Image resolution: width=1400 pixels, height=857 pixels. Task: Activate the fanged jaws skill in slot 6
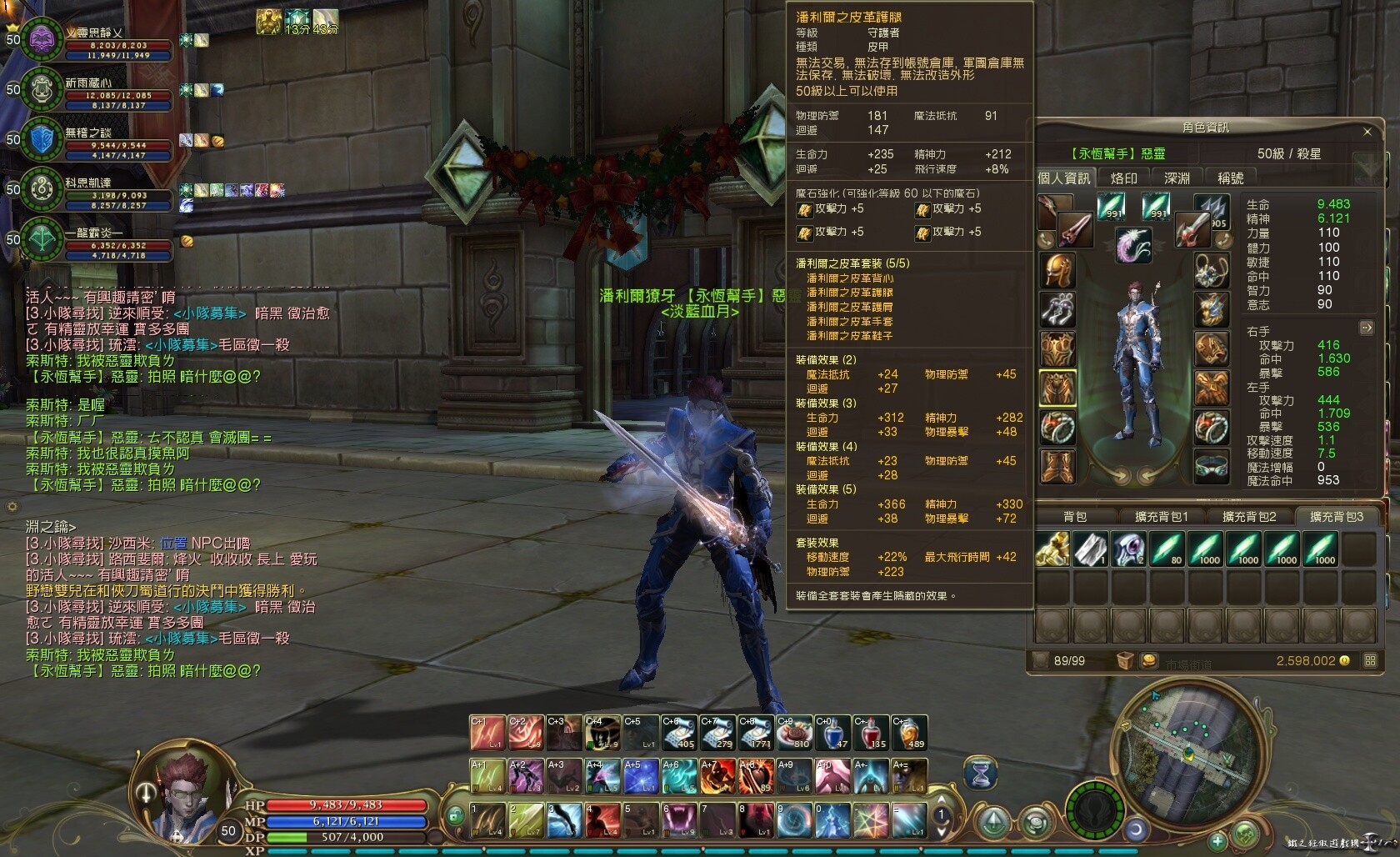[x=678, y=819]
